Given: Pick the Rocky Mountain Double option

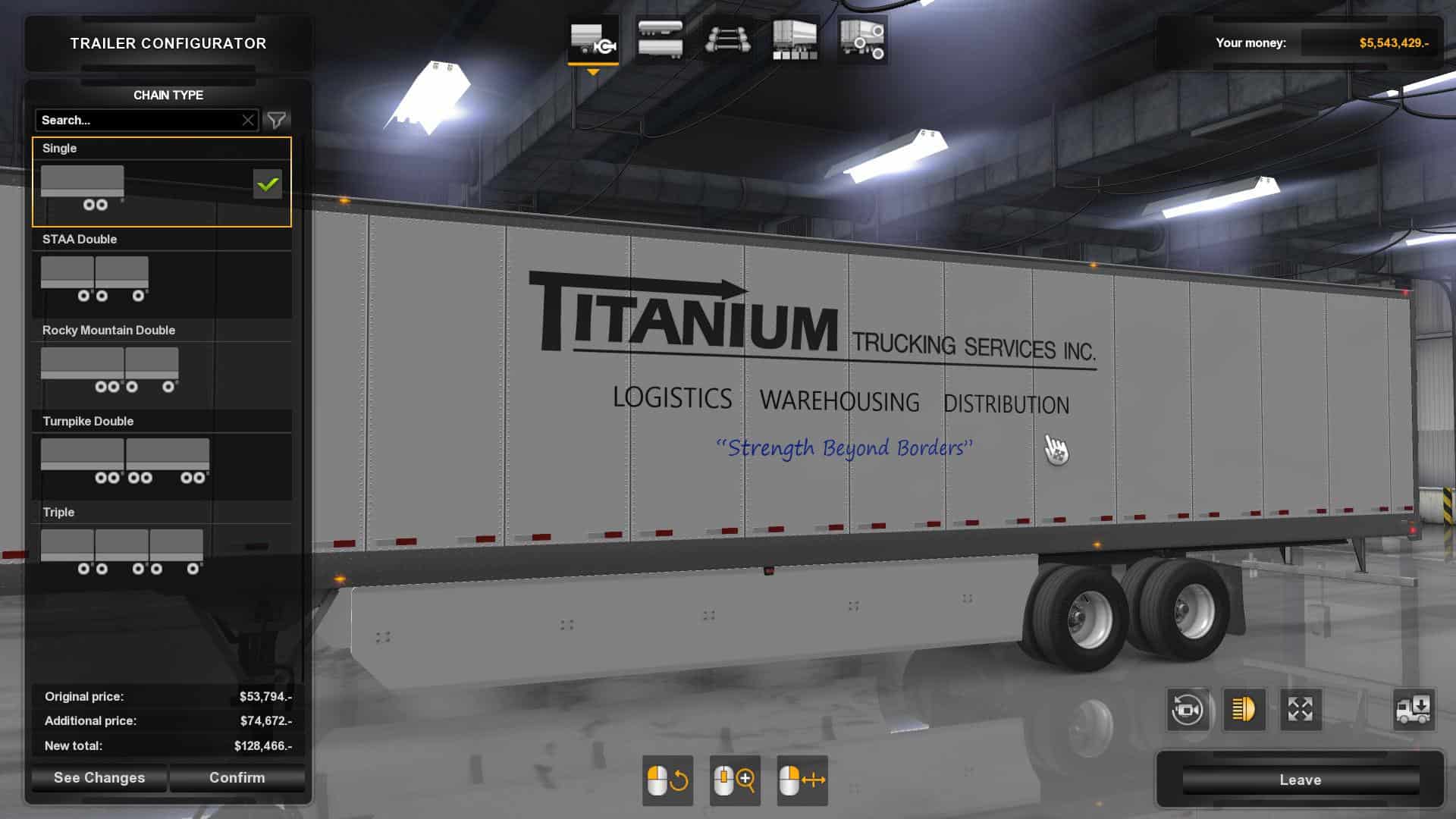Looking at the screenshot, I should [161, 366].
